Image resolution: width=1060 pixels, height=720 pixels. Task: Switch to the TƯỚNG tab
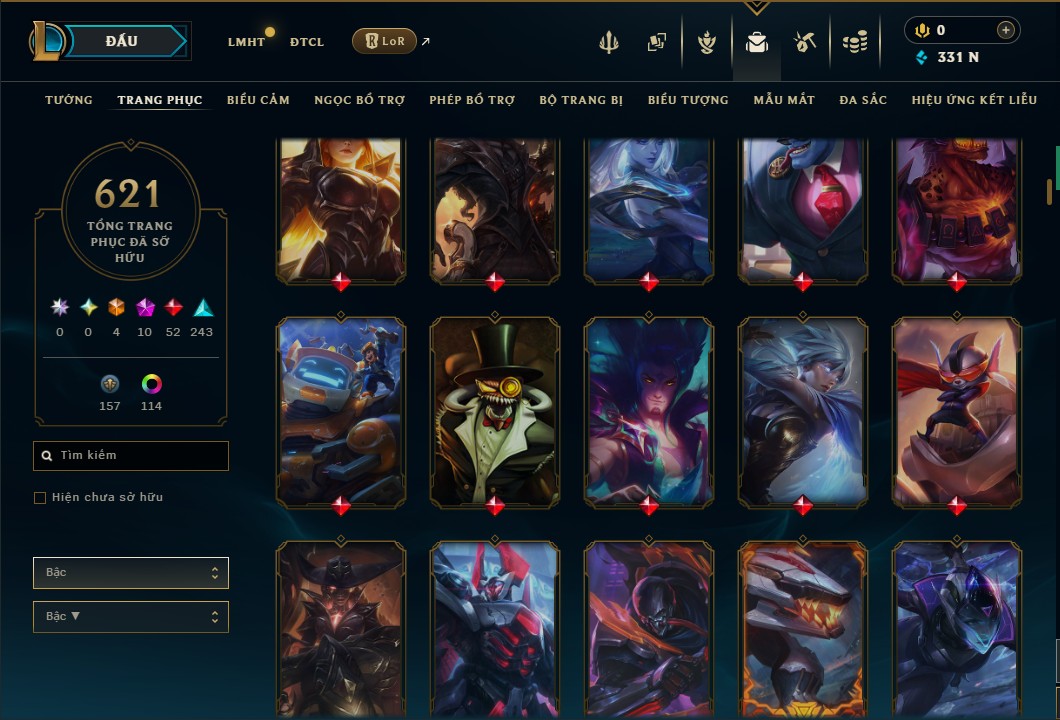[x=69, y=100]
